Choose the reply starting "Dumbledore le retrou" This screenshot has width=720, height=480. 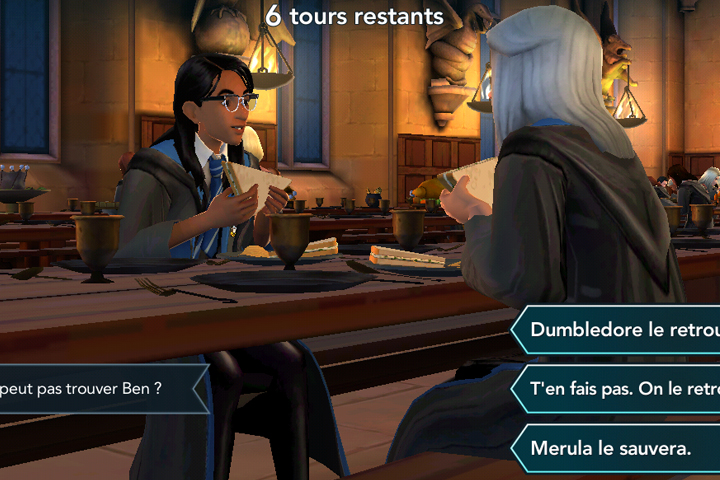622,330
